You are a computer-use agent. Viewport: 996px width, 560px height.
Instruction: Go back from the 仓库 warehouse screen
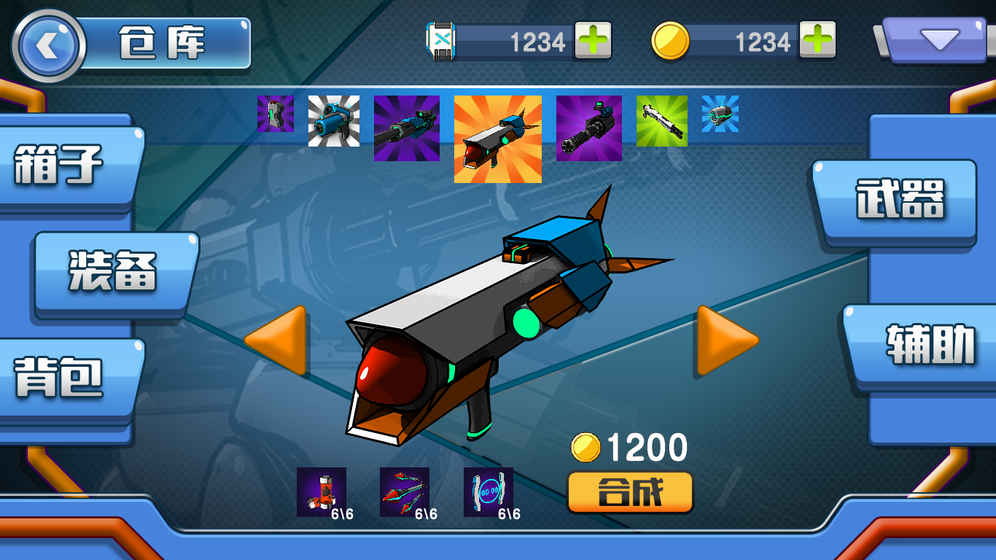point(48,45)
